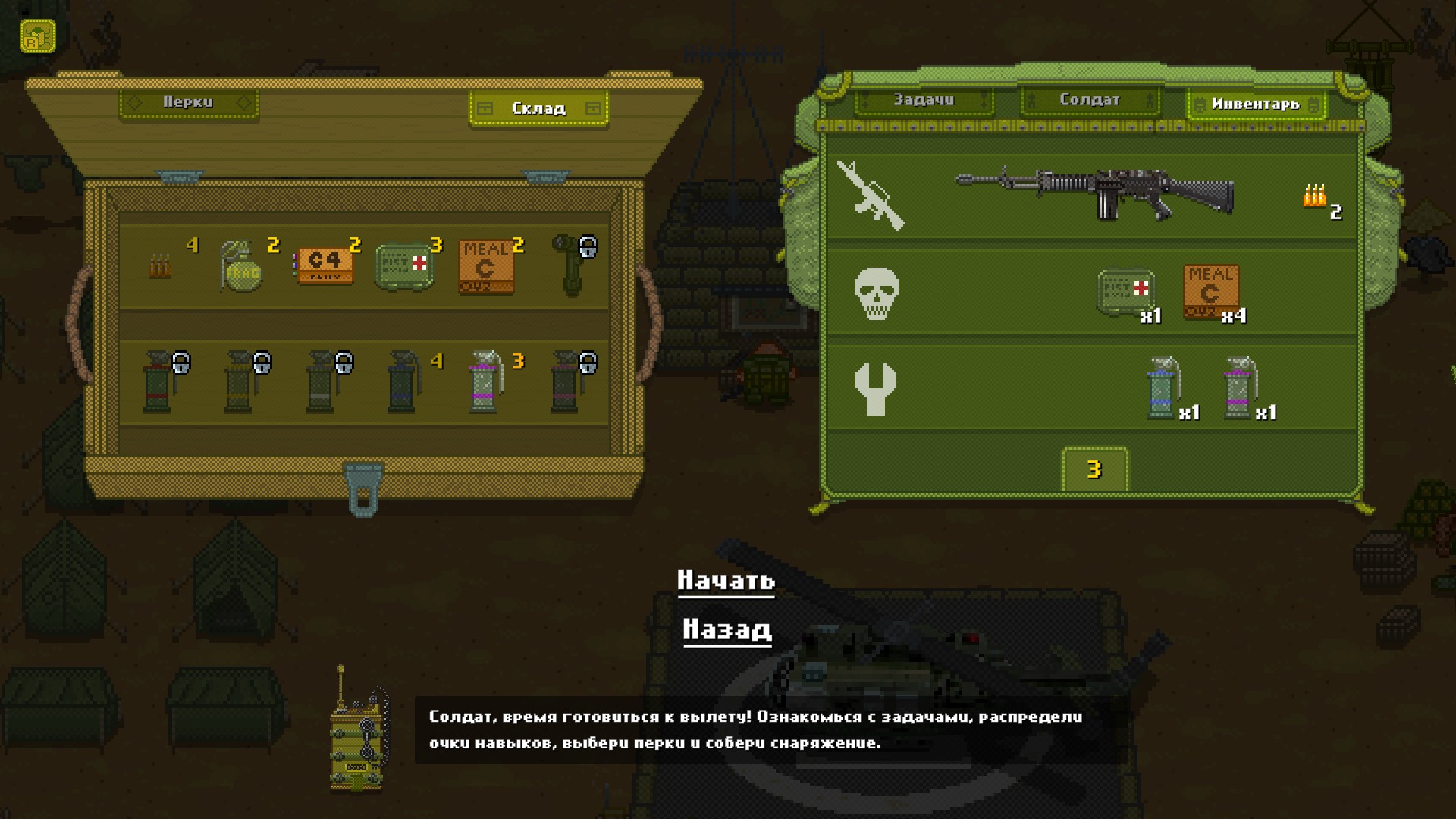This screenshot has height=819, width=1456.
Task: Open the Склад storage tab
Action: click(x=538, y=108)
